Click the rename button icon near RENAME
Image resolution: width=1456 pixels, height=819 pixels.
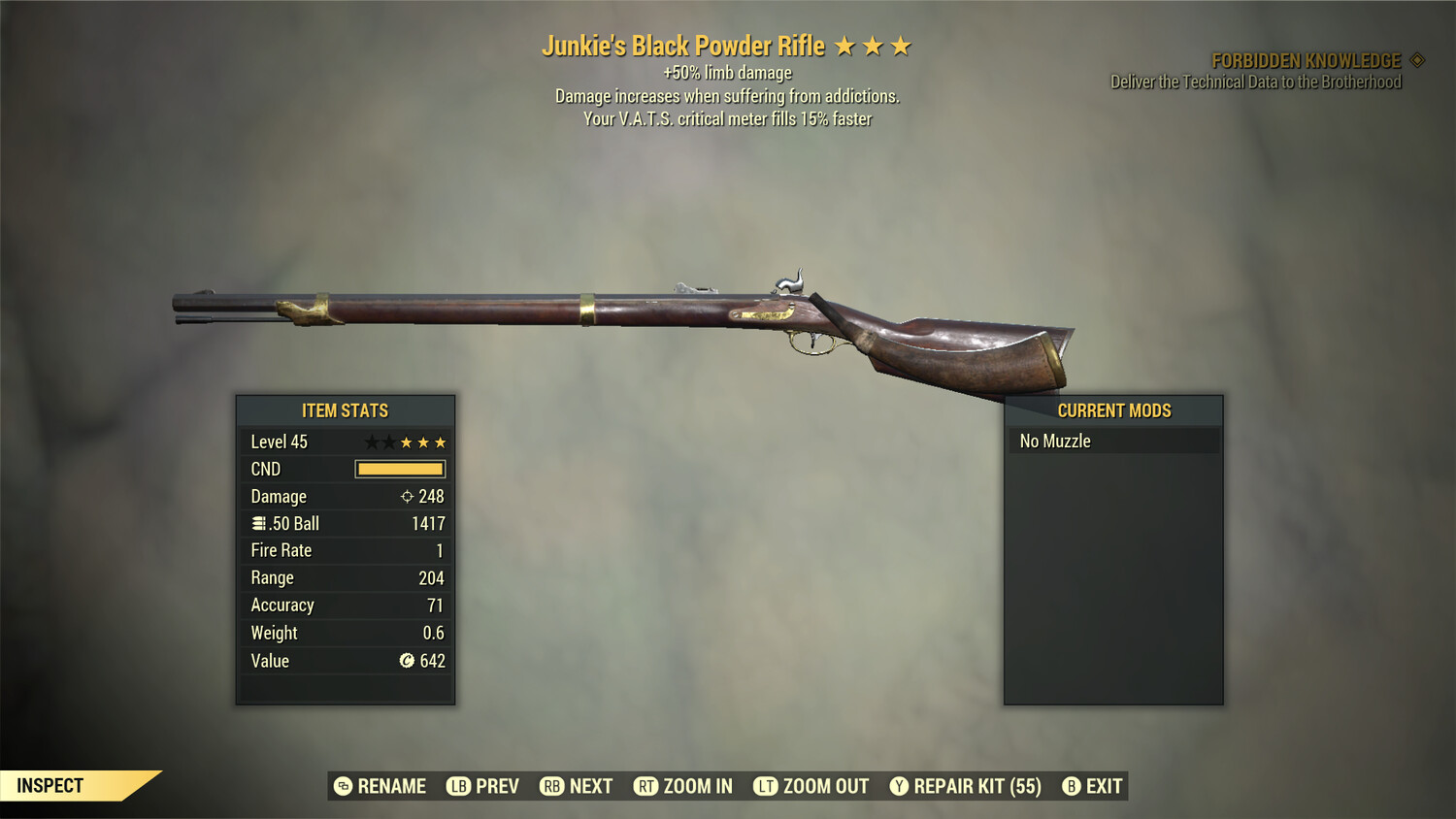point(341,786)
